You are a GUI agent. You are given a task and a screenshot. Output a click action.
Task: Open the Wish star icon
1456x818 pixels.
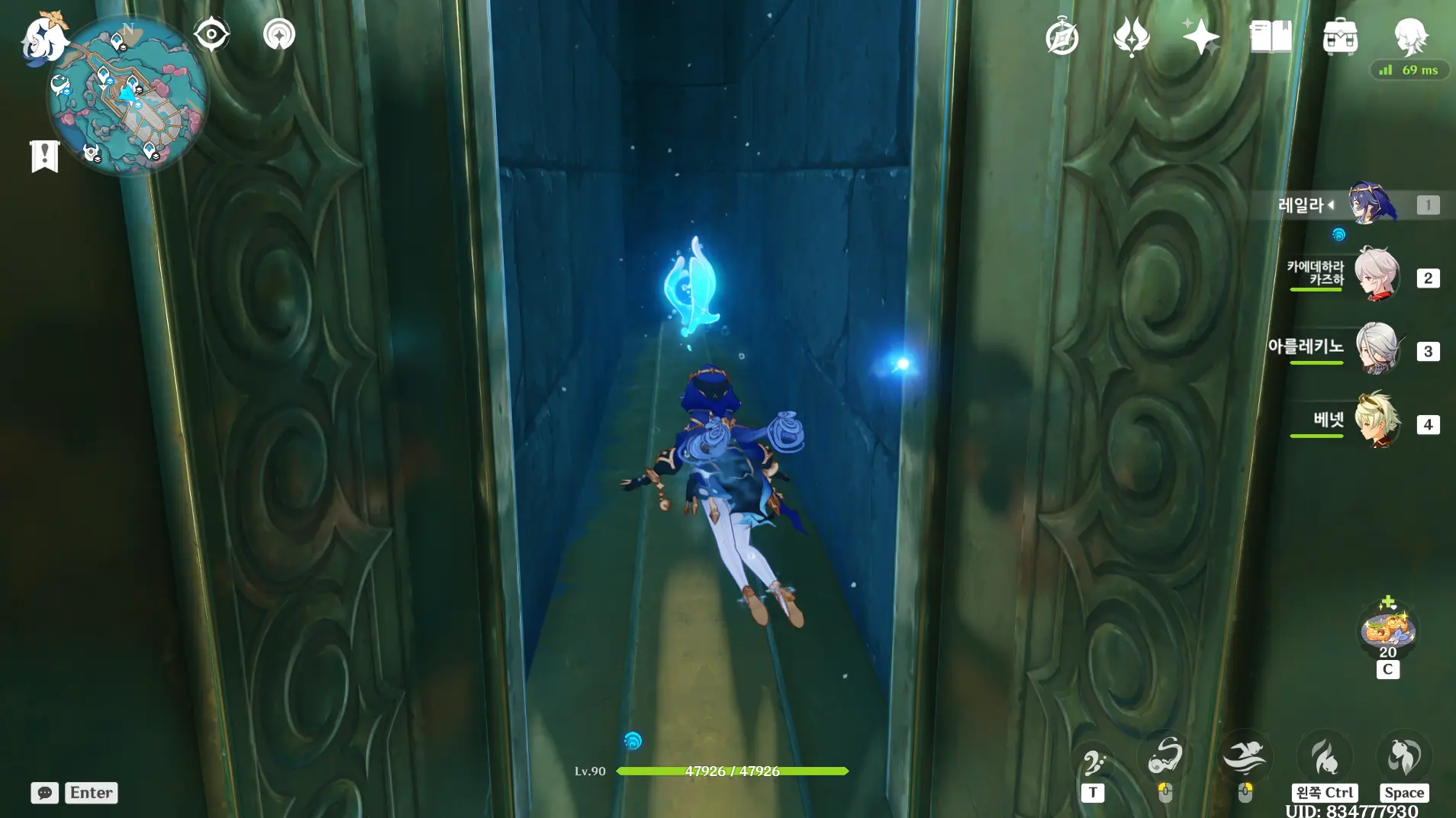(1200, 37)
